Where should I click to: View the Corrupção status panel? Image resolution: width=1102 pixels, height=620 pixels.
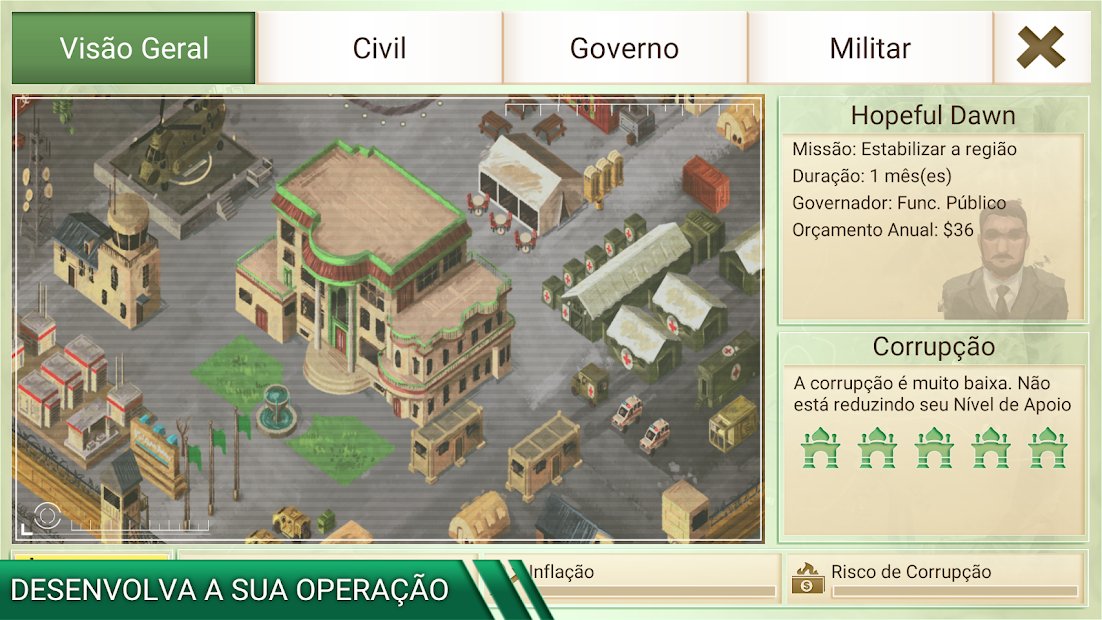(932, 435)
